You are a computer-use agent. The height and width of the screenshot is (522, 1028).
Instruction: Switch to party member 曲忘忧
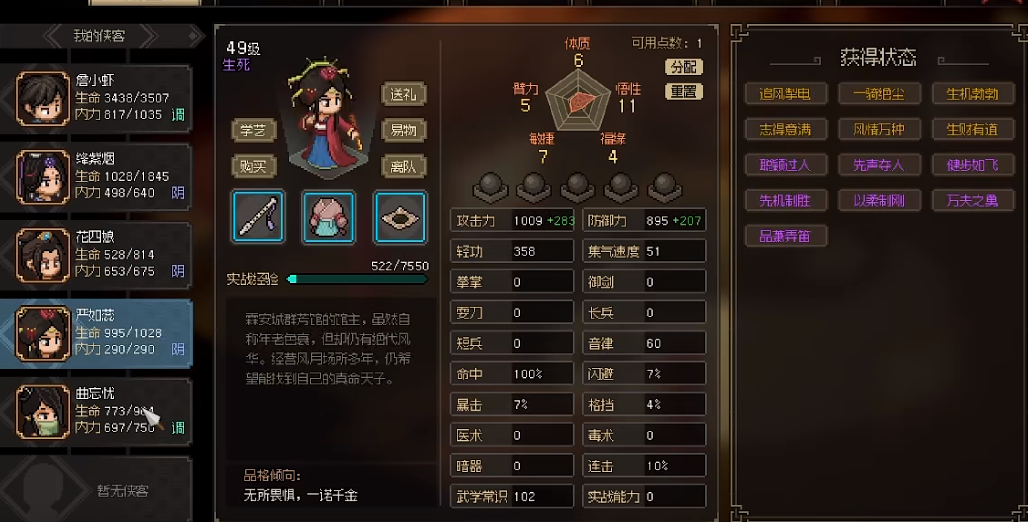(98, 410)
